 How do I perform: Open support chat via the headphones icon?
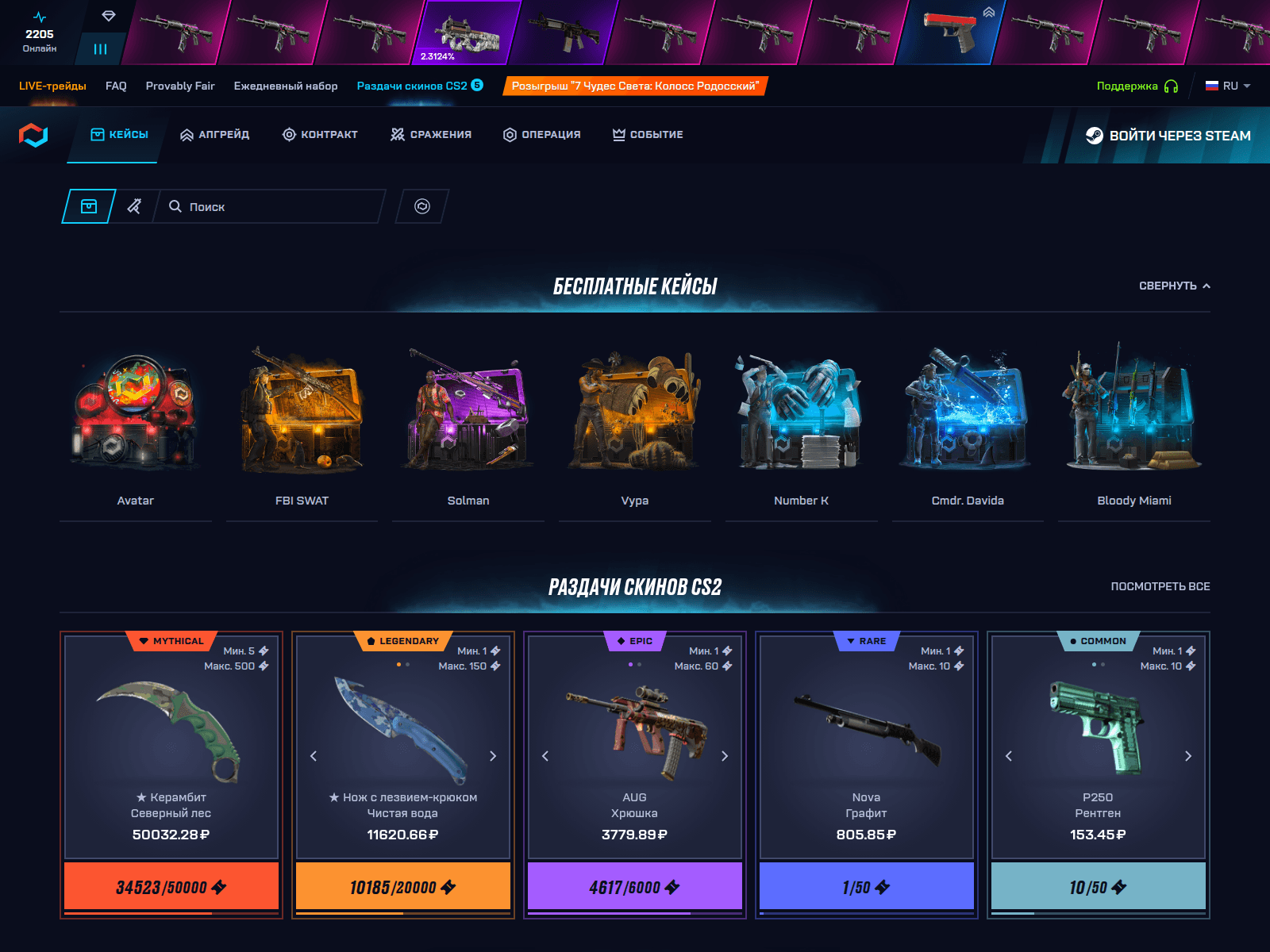(x=1172, y=85)
